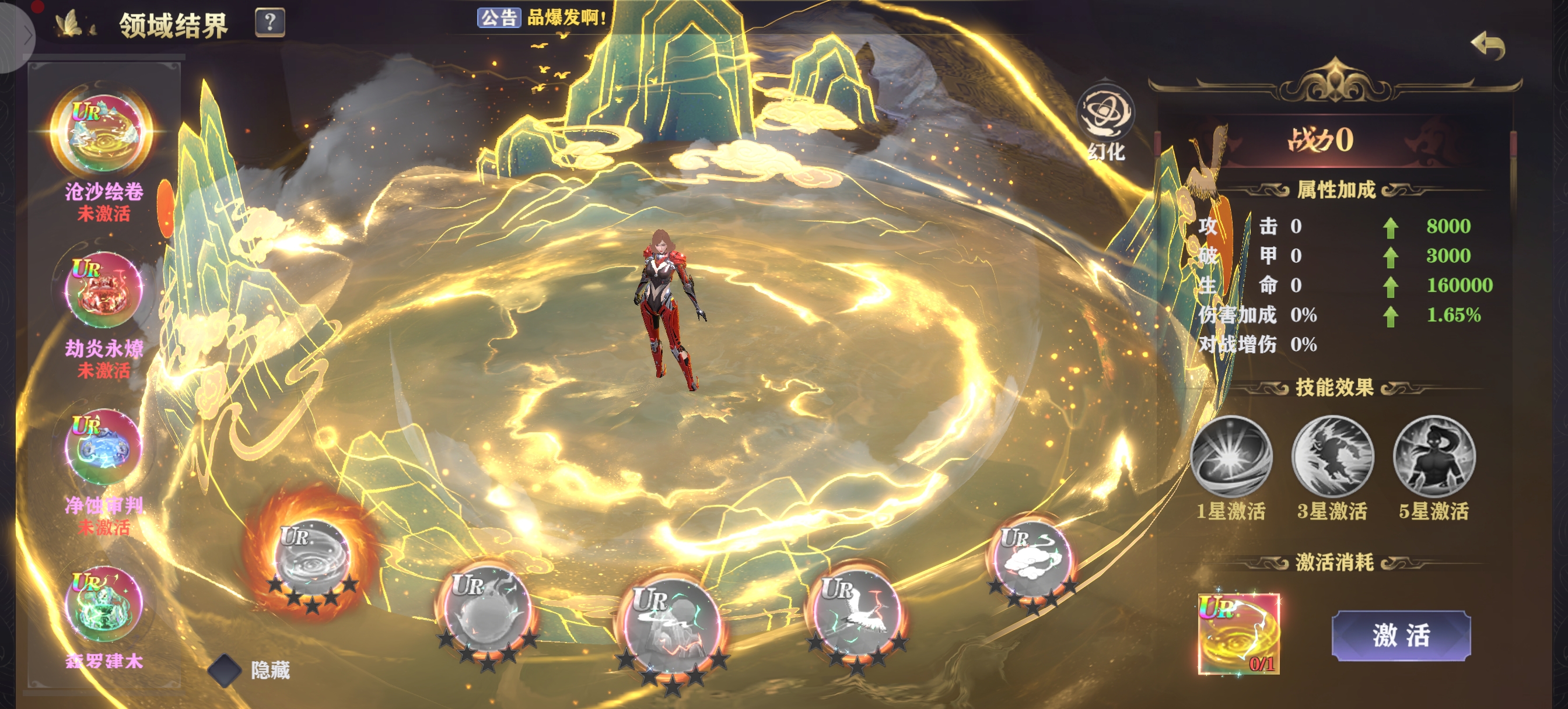Go back with the return arrow

coord(1487,46)
